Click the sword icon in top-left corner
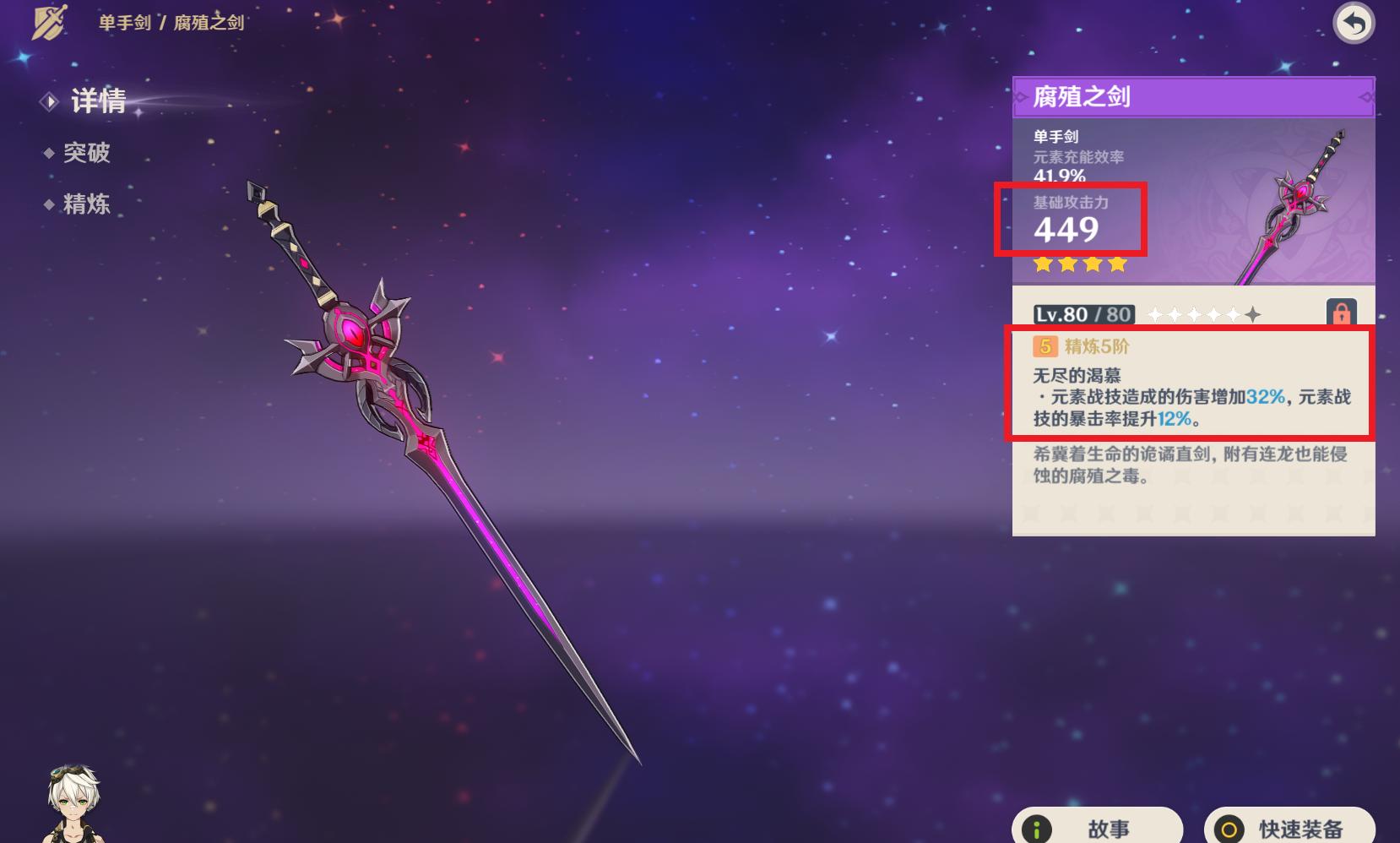This screenshot has width=1400, height=843. (x=48, y=23)
